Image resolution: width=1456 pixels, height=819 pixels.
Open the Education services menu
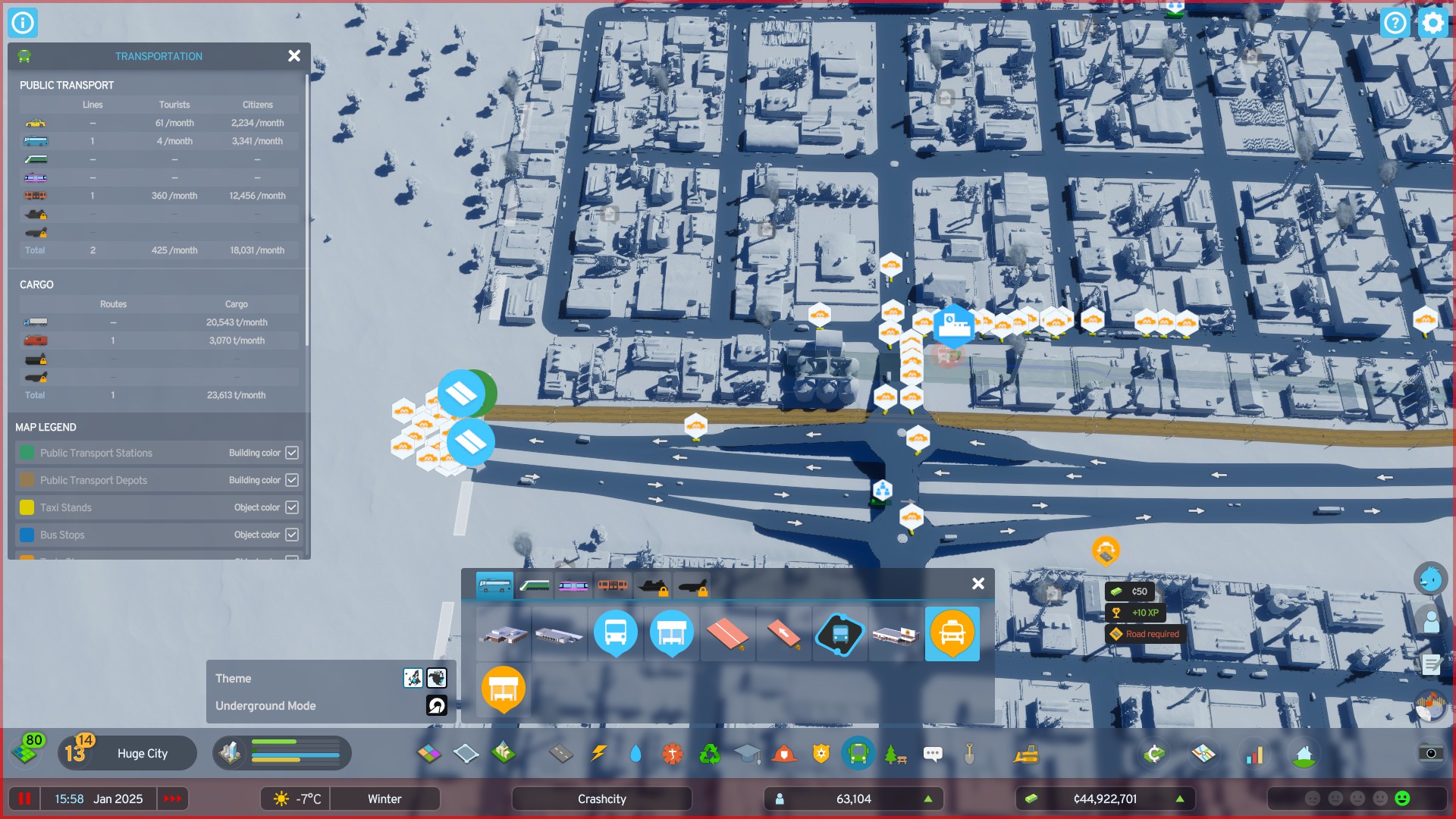coord(747,754)
